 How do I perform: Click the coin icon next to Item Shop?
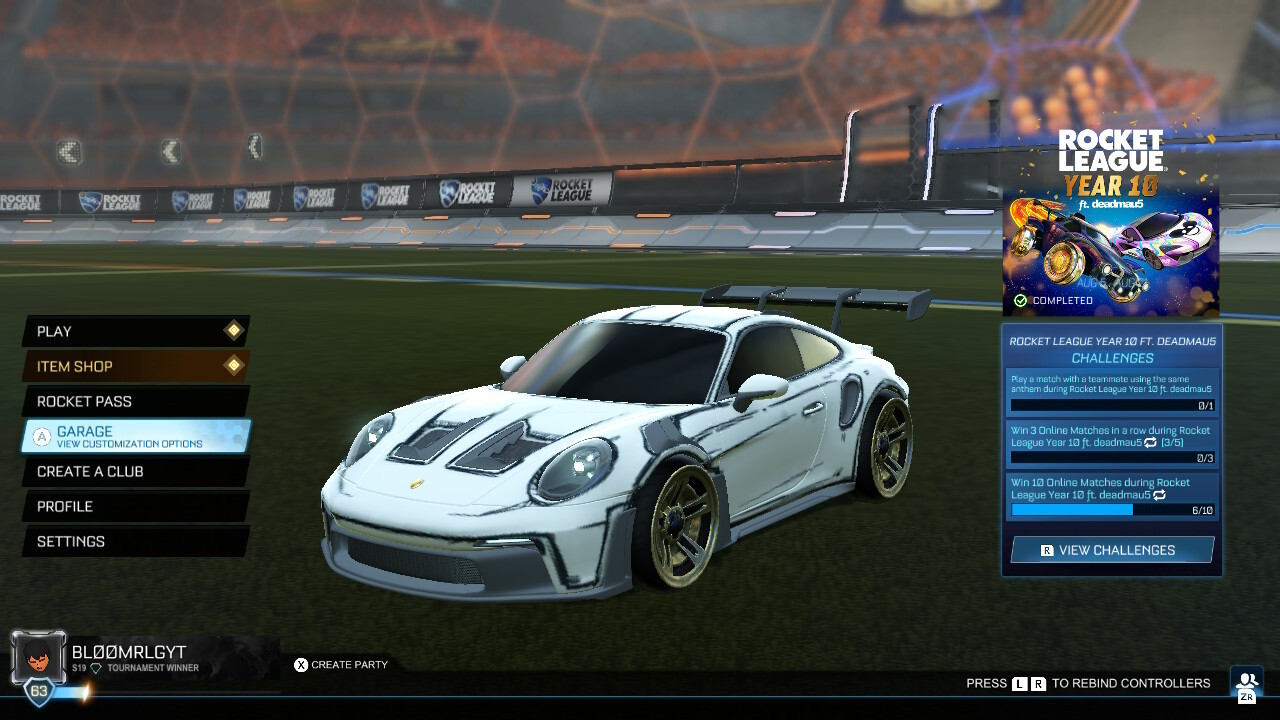[x=233, y=366]
